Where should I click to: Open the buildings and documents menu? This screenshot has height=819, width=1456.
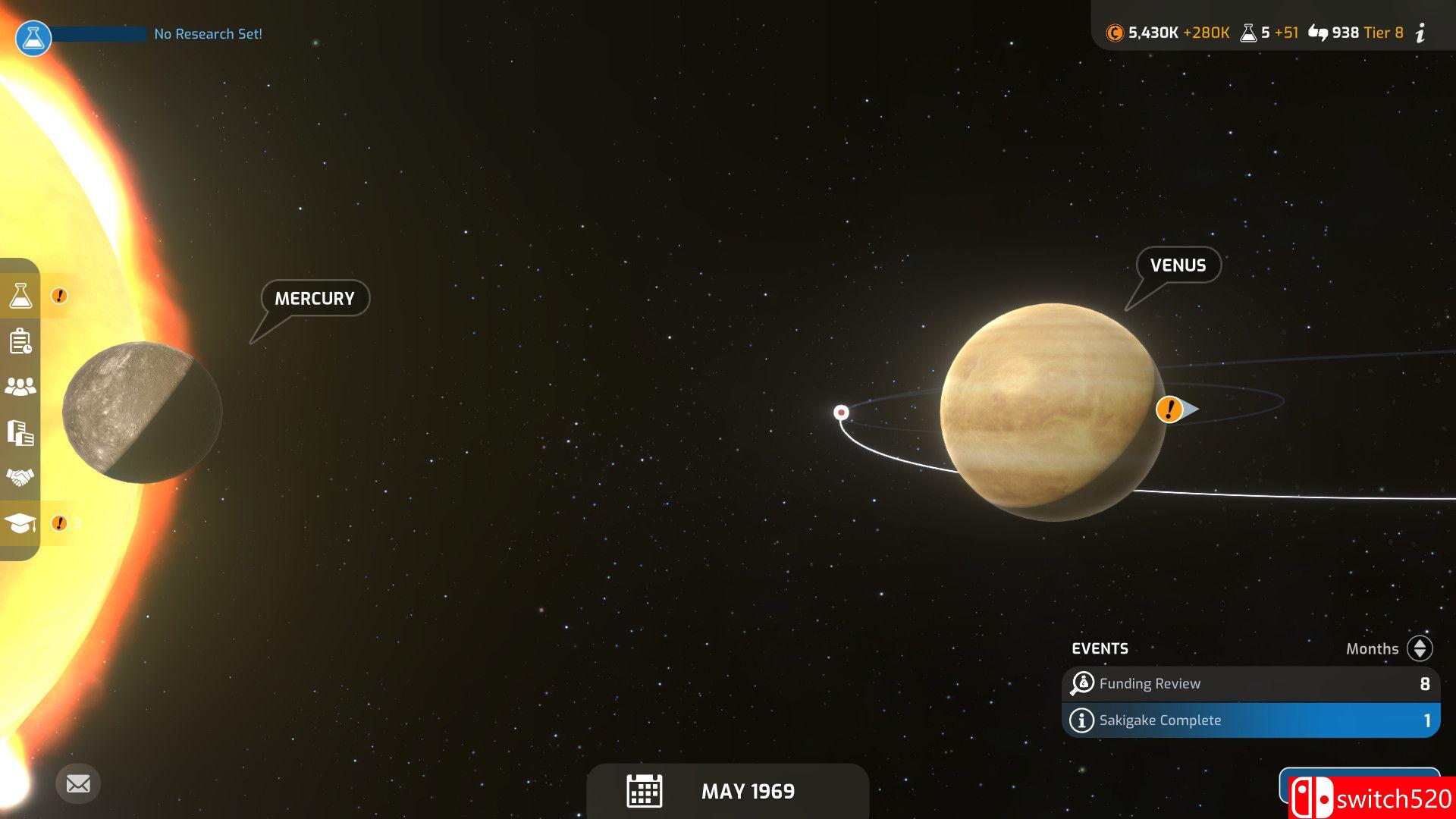click(20, 432)
